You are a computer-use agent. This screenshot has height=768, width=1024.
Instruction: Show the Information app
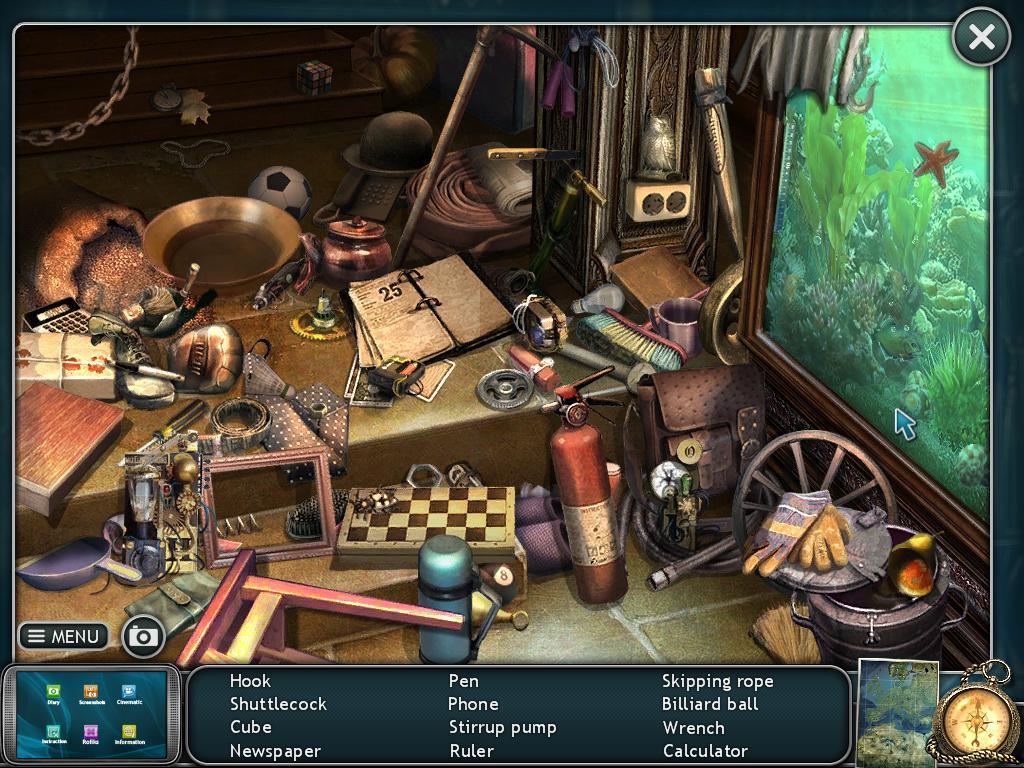point(129,731)
